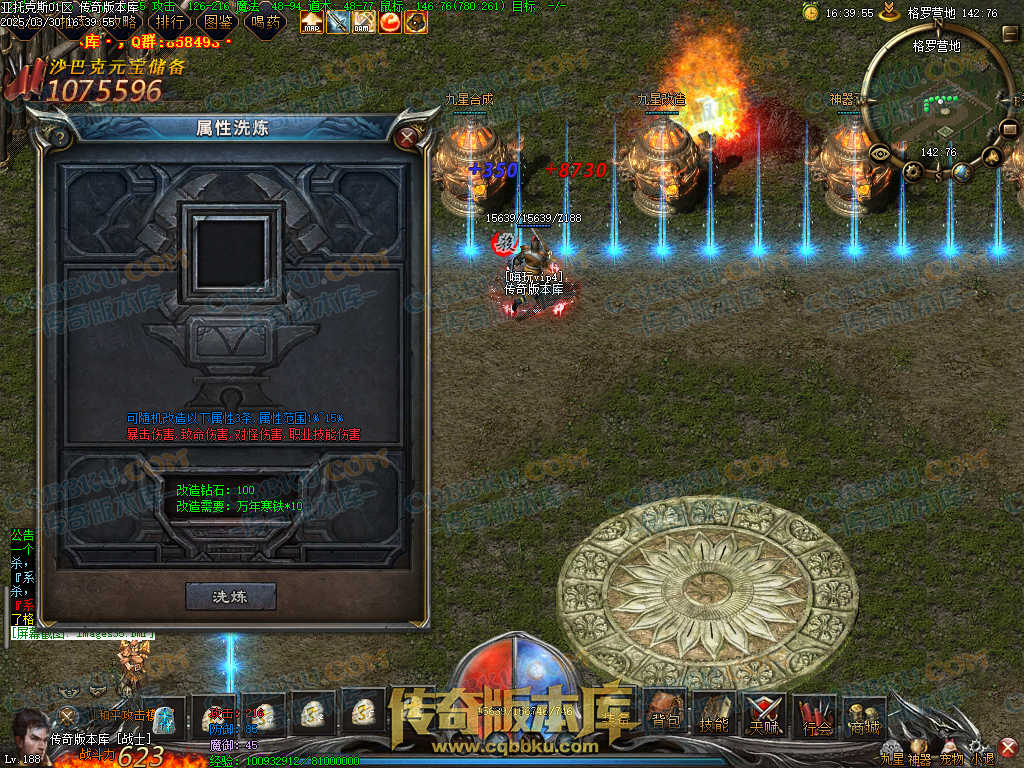This screenshot has height=768, width=1024.
Task: Click the sword icon in top bar
Action: pos(338,21)
